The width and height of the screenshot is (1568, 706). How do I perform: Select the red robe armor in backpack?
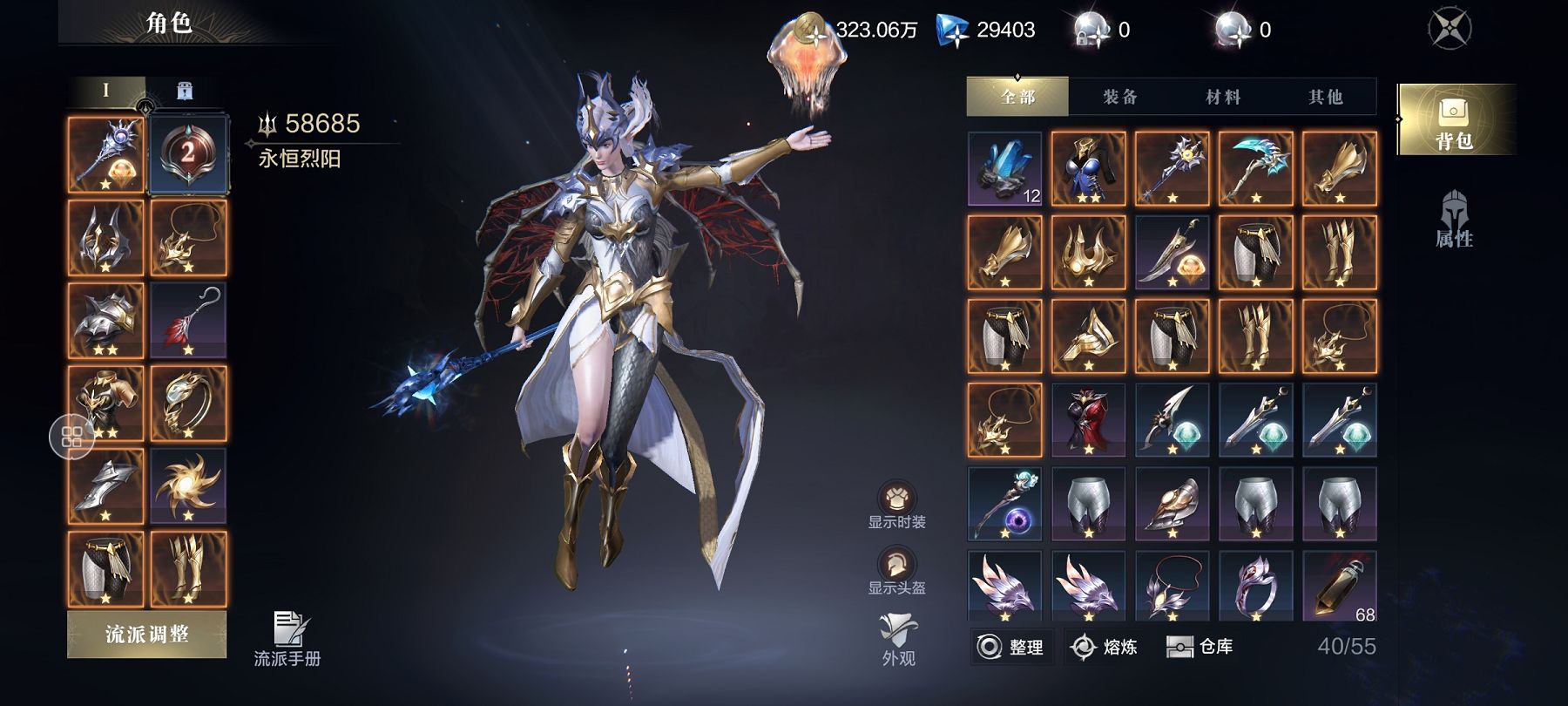(x=1088, y=420)
